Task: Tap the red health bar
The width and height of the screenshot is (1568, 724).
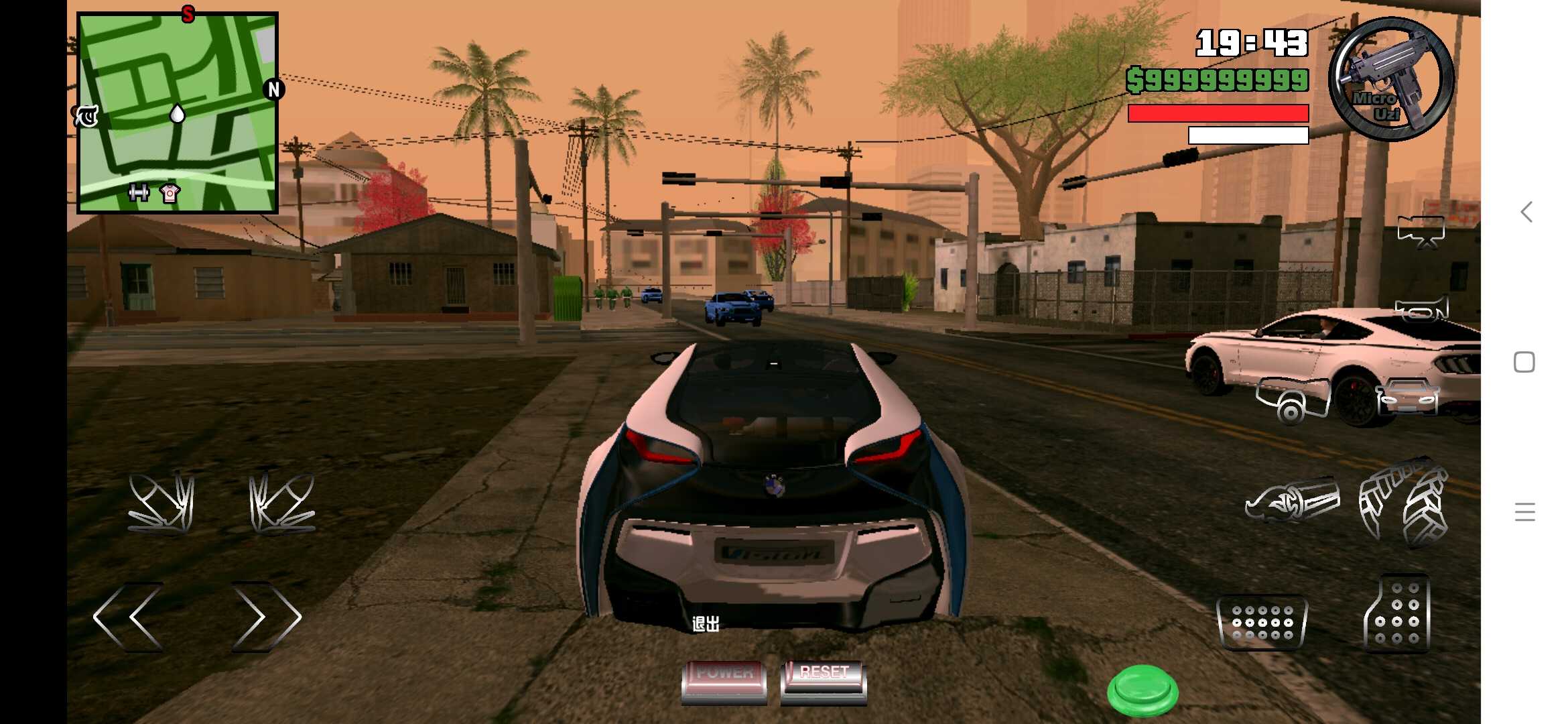Action: coord(1216,114)
